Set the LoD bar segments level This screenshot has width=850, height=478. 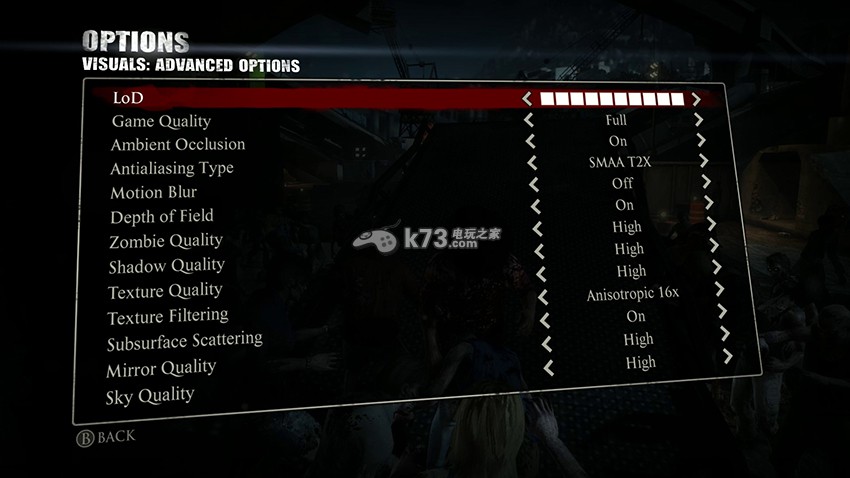coord(611,99)
